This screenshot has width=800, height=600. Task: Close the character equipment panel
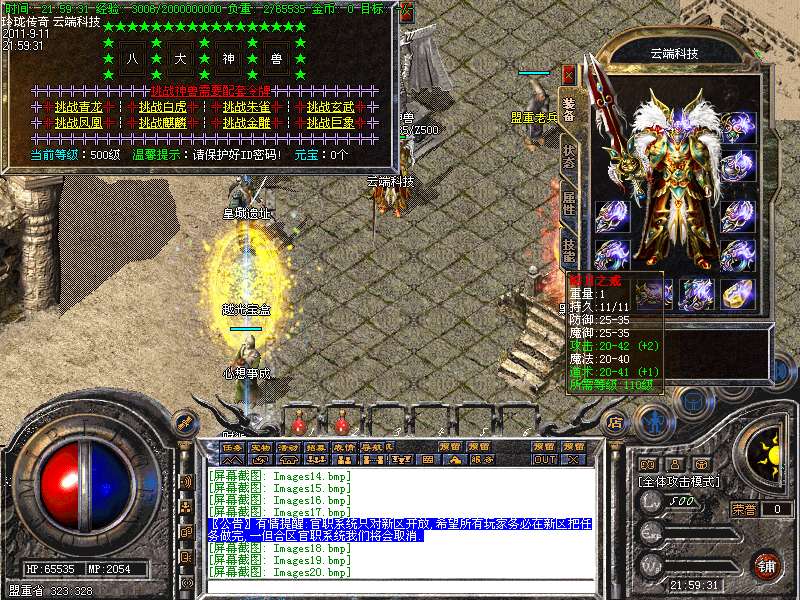tap(568, 74)
